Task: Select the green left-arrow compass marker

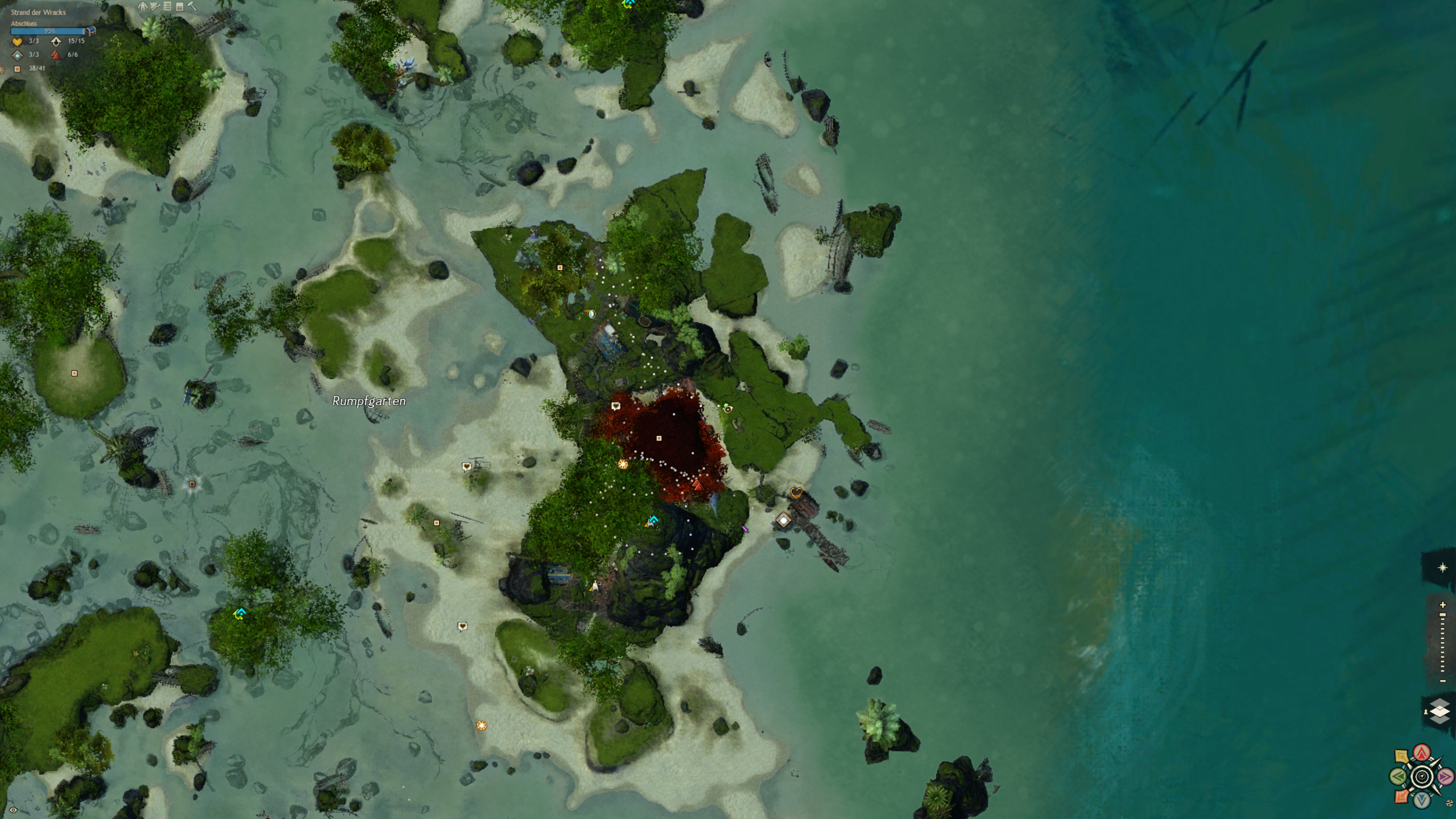Action: pyautogui.click(x=1398, y=776)
